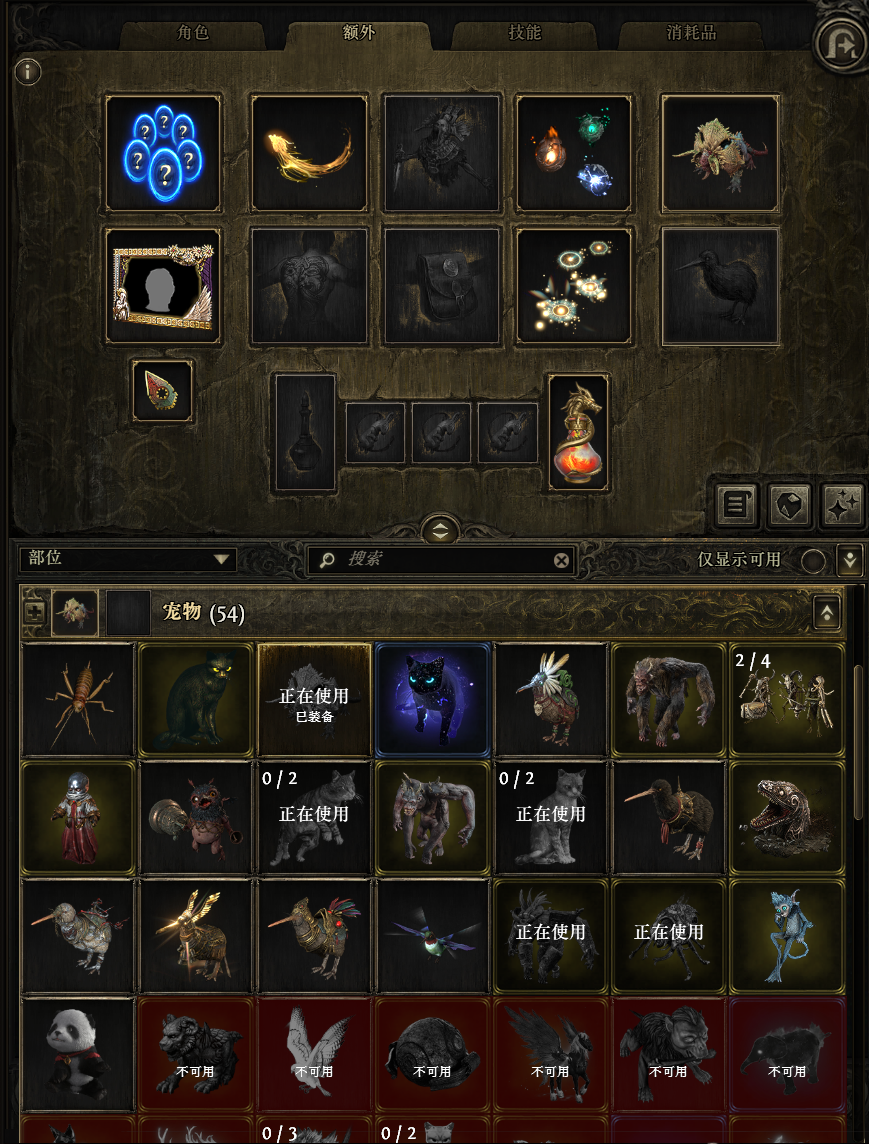Select the 消耗品 tab

coord(691,33)
